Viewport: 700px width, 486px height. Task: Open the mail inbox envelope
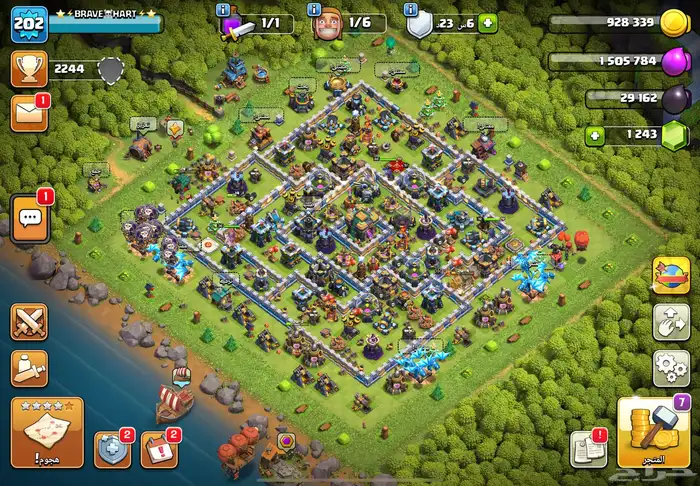(x=27, y=113)
